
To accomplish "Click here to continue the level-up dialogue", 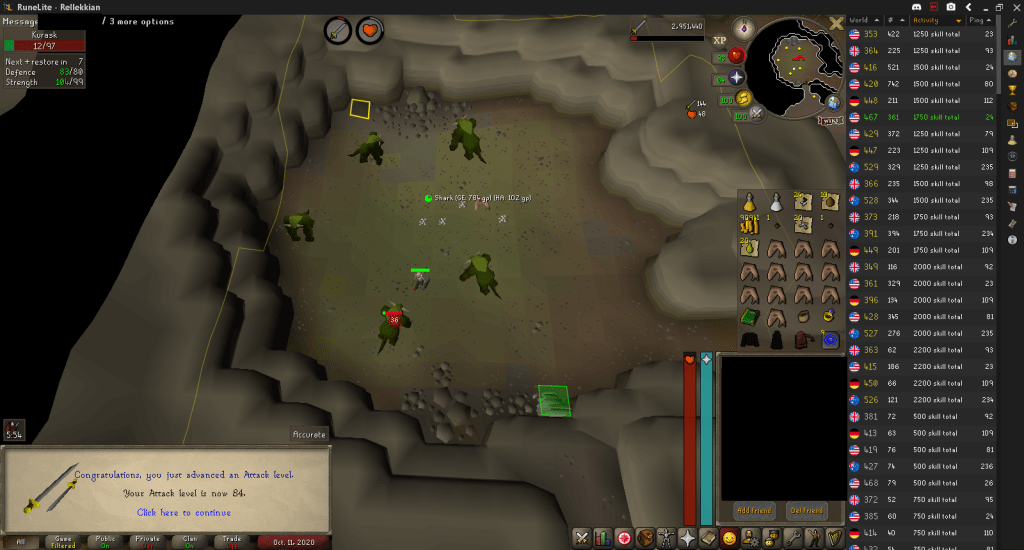I will click(185, 513).
